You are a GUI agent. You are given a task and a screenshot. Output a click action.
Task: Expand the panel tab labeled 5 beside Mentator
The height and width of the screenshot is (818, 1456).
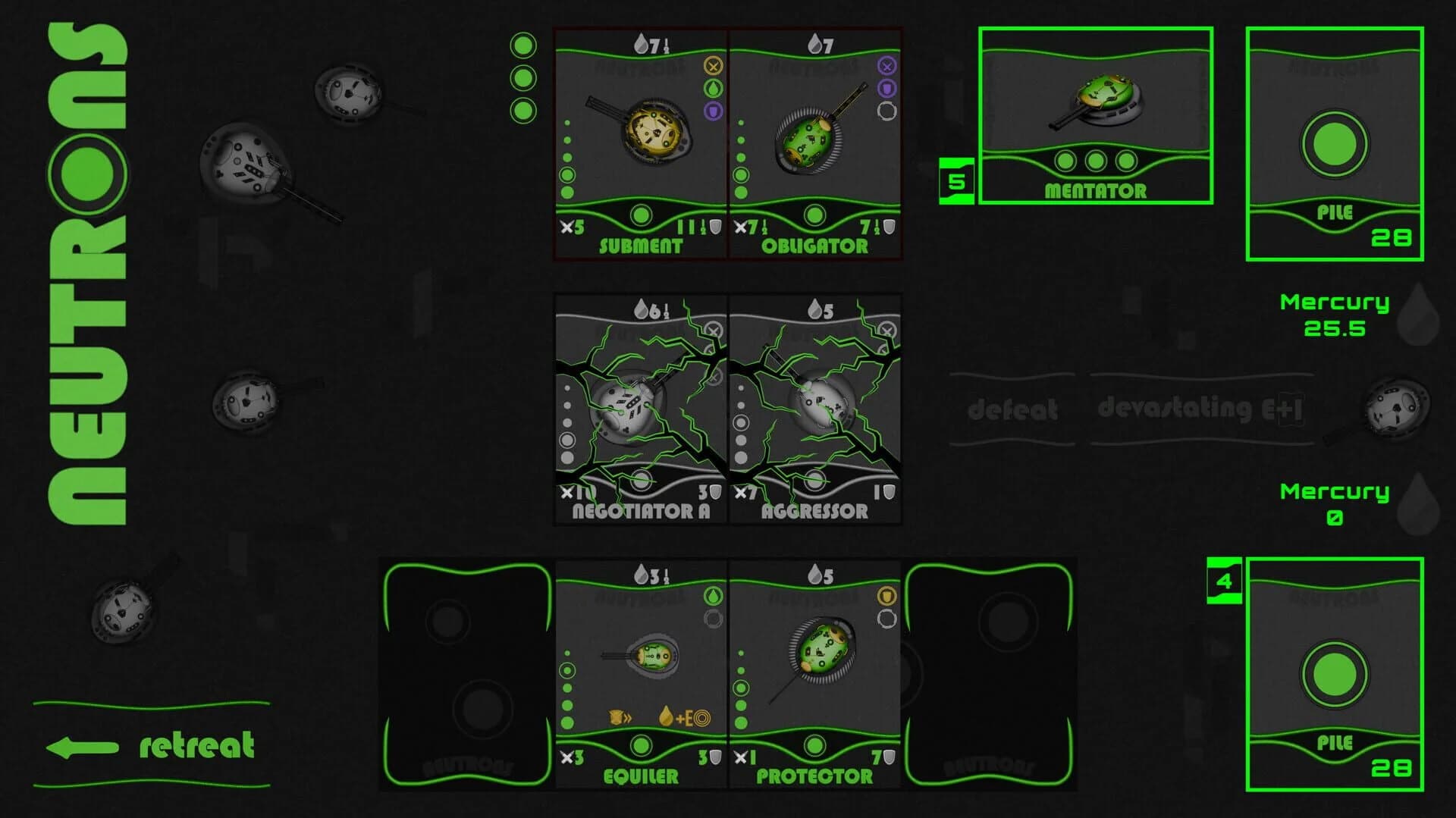[957, 180]
